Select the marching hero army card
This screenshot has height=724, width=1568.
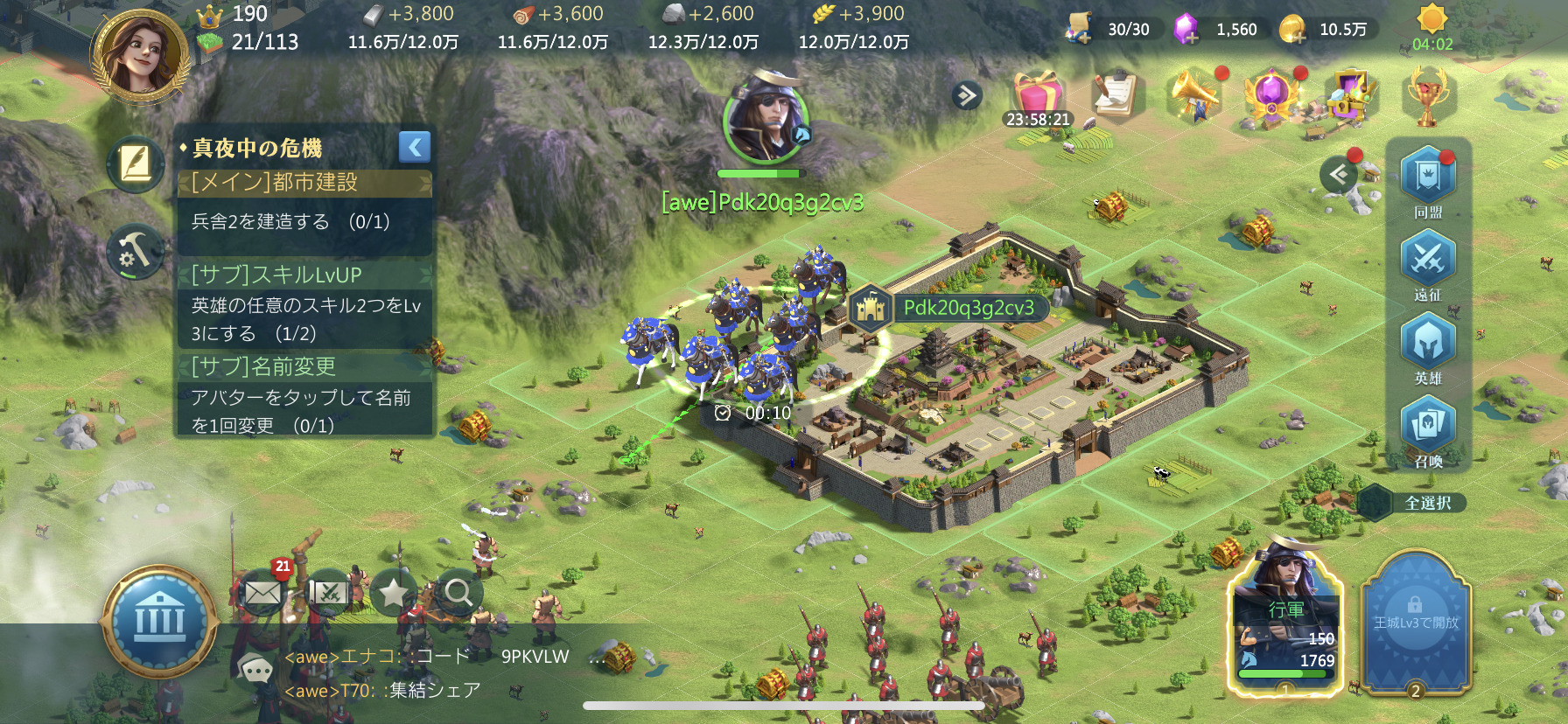click(1285, 620)
